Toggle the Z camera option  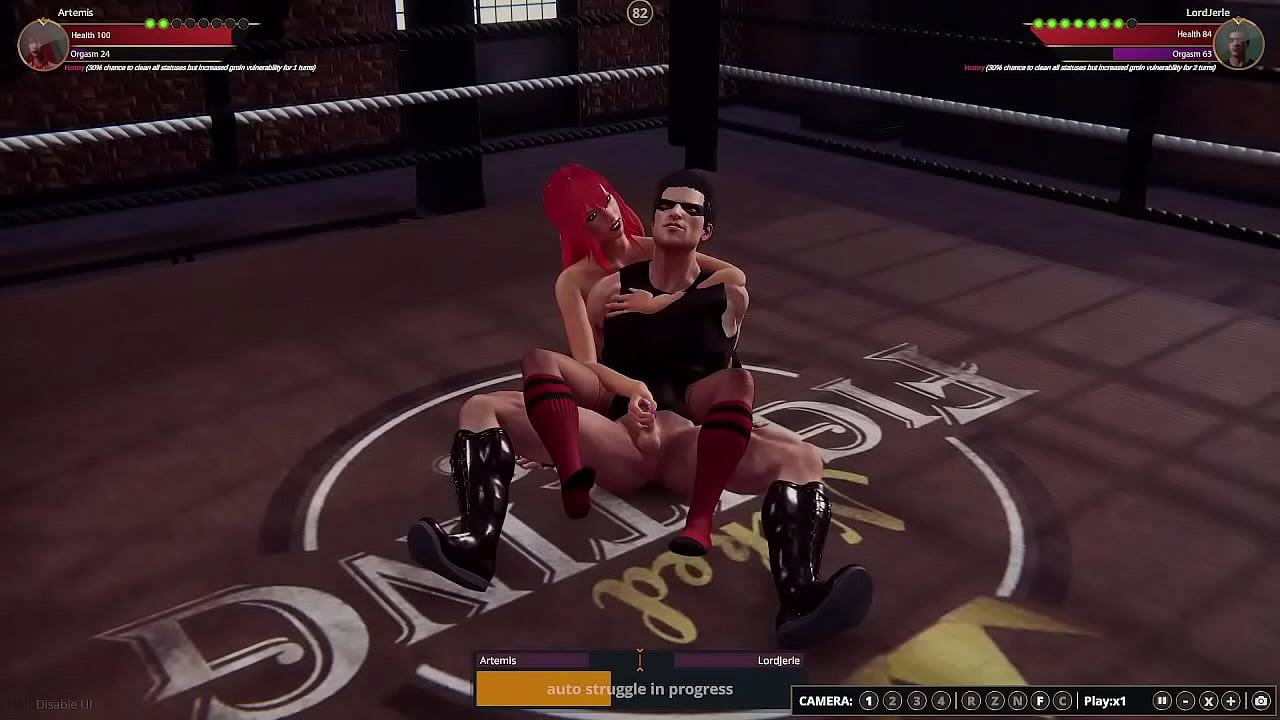coord(994,701)
